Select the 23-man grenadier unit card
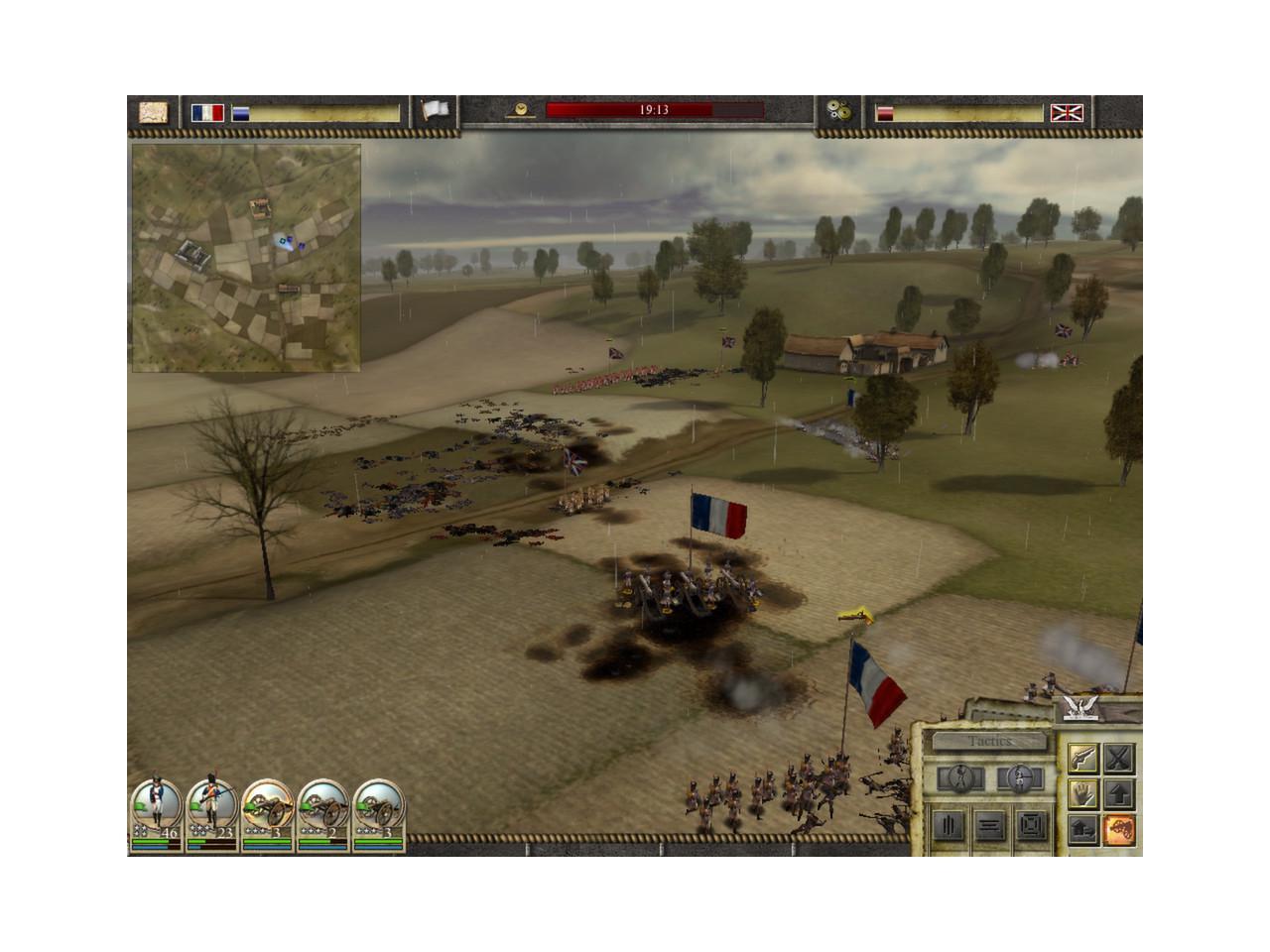The width and height of the screenshot is (1270, 952). tap(212, 815)
